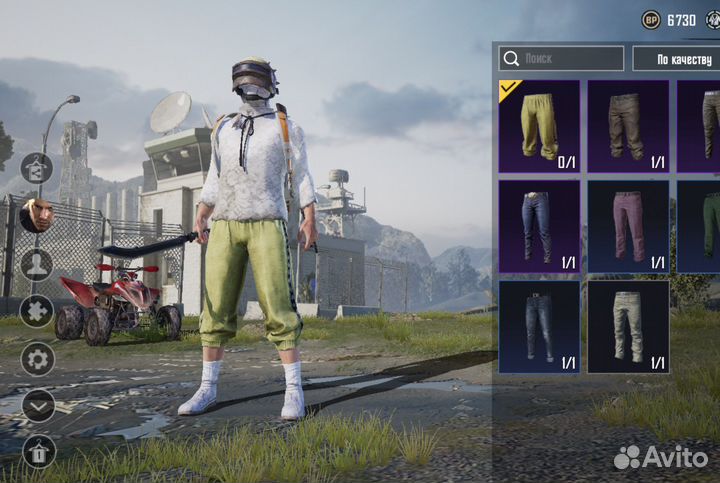Click the puzzle piece icon
720x483 pixels.
37,310
